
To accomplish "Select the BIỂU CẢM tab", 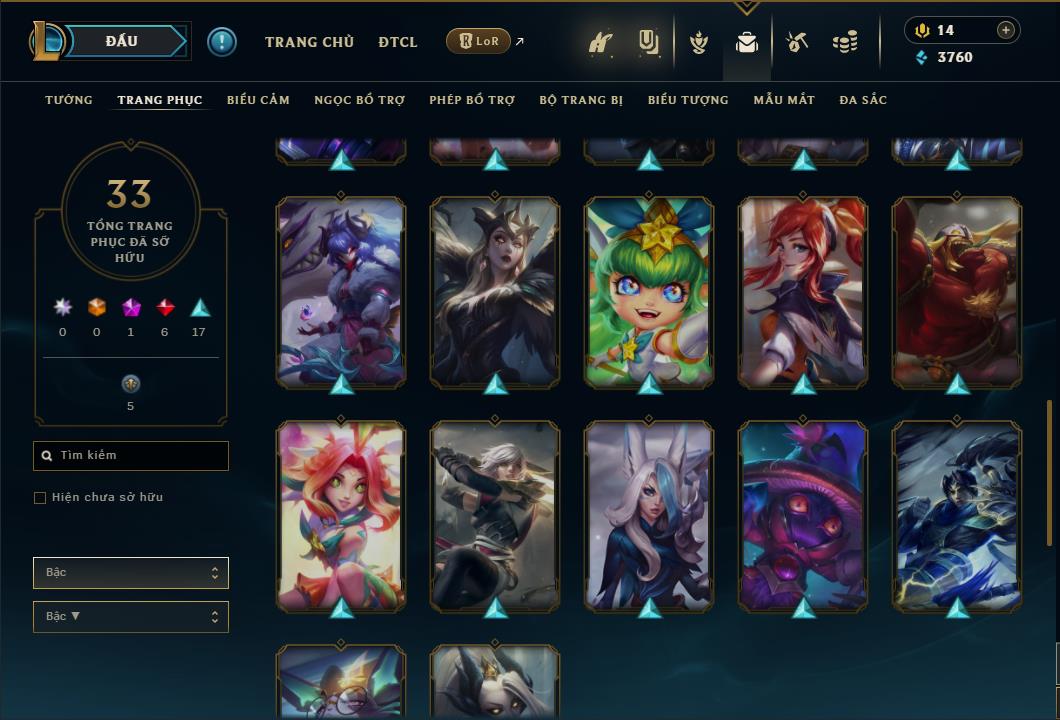I will 258,100.
